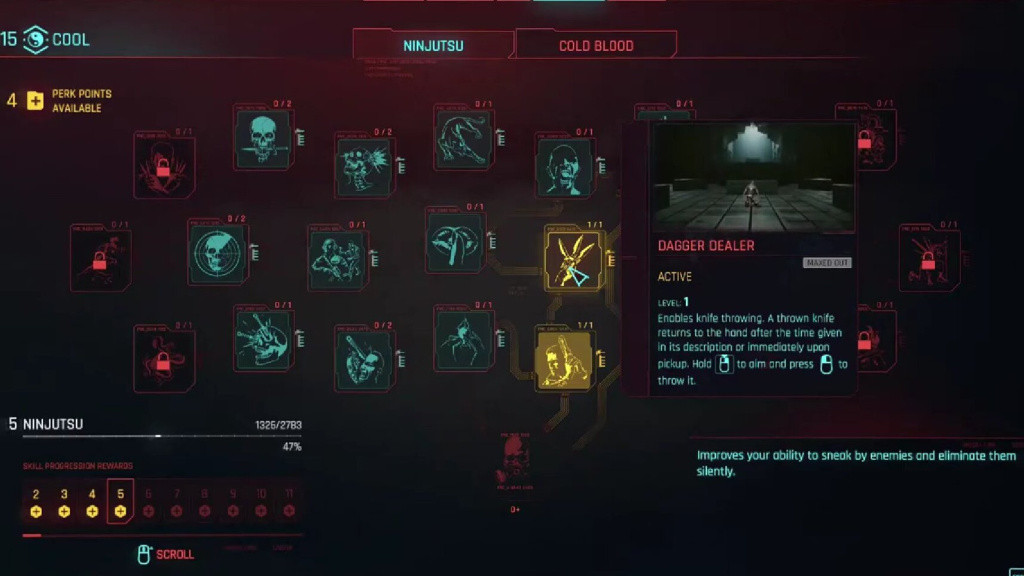The image size is (1024, 576).
Task: Click the laughing bald face perk
Action: point(565,167)
